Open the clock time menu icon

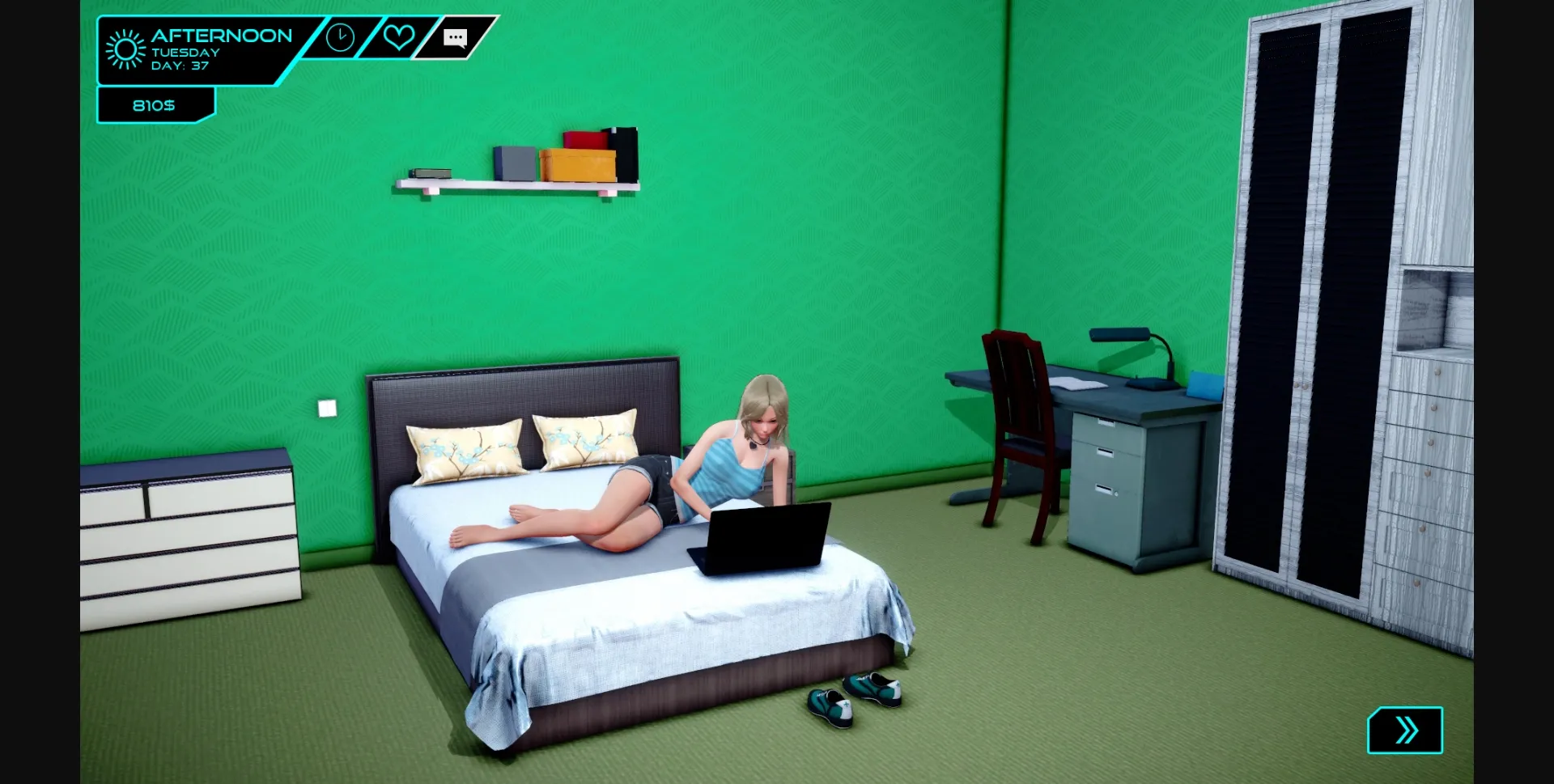(340, 37)
